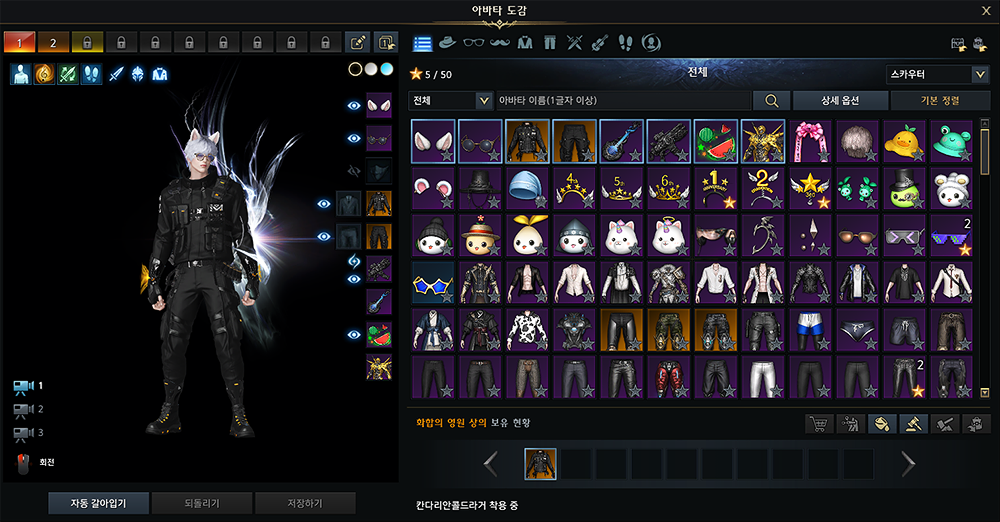The image size is (1000, 522).
Task: Show the glasses category filter
Action: tap(474, 43)
